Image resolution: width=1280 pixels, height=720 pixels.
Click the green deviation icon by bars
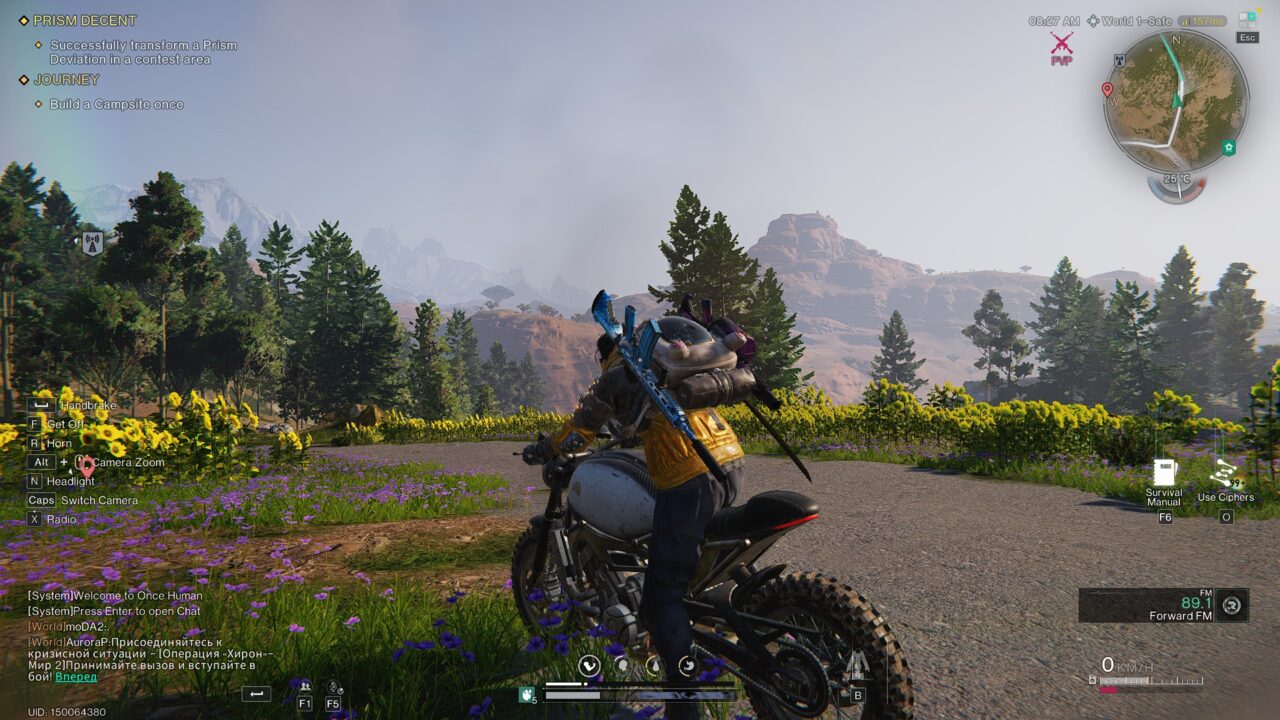[x=526, y=694]
